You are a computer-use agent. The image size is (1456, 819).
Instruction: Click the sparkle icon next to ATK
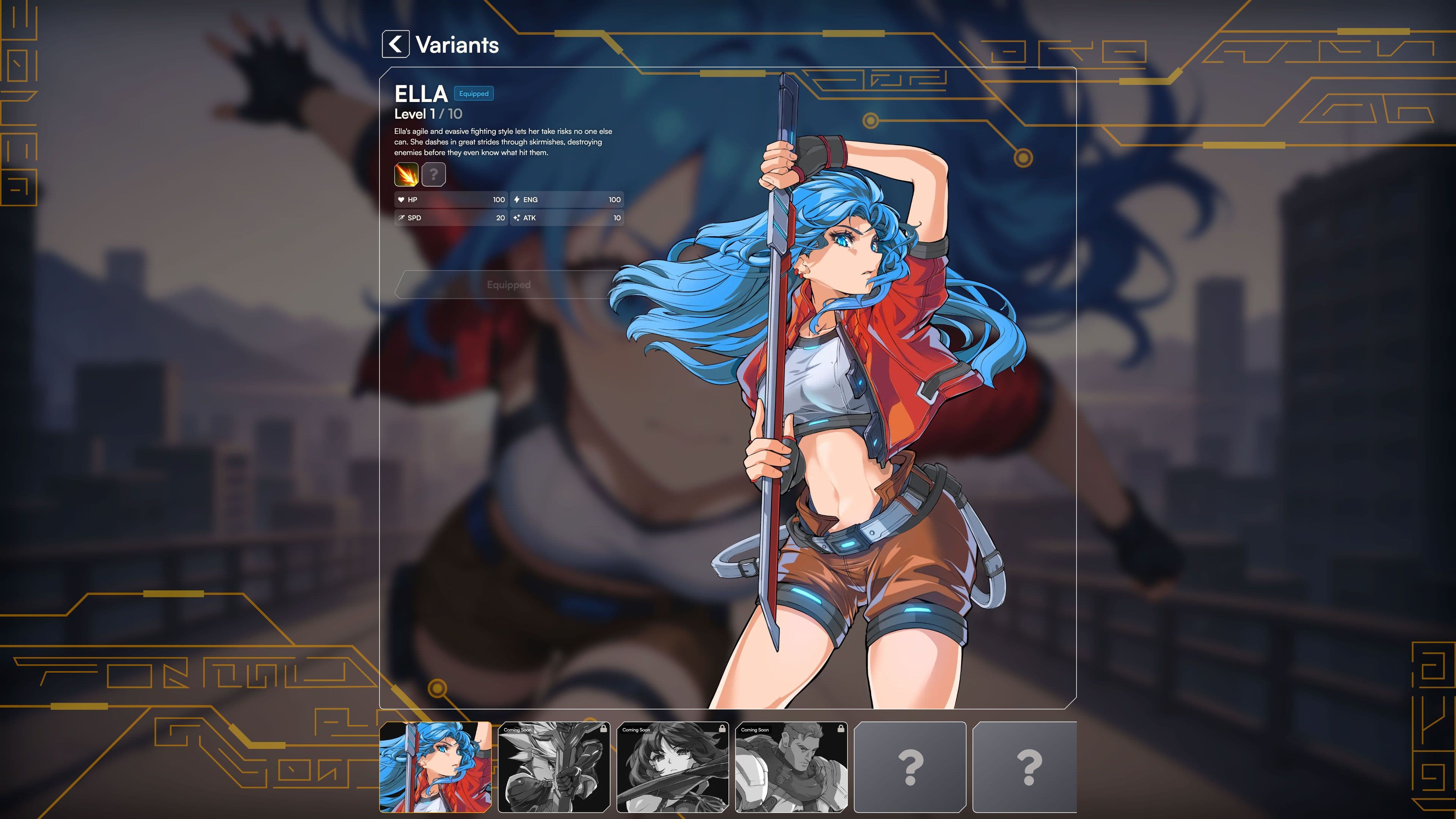516,218
